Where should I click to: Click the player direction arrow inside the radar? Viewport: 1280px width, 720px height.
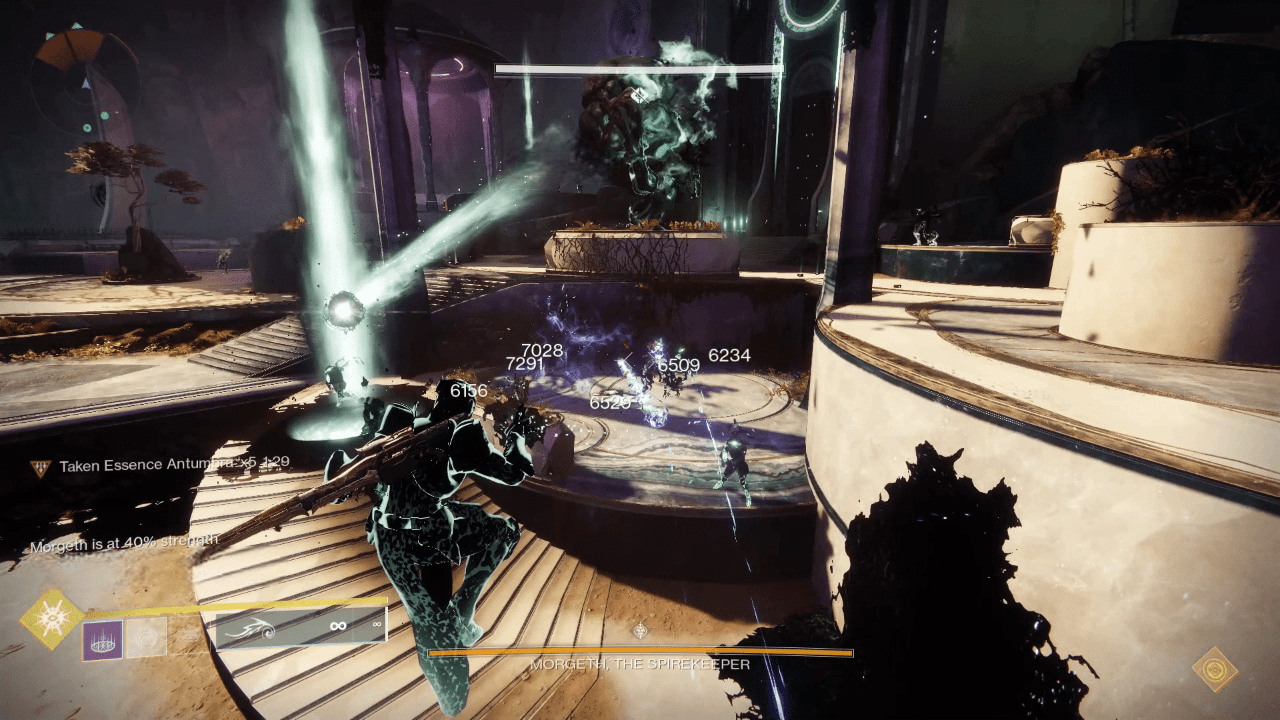[x=86, y=84]
